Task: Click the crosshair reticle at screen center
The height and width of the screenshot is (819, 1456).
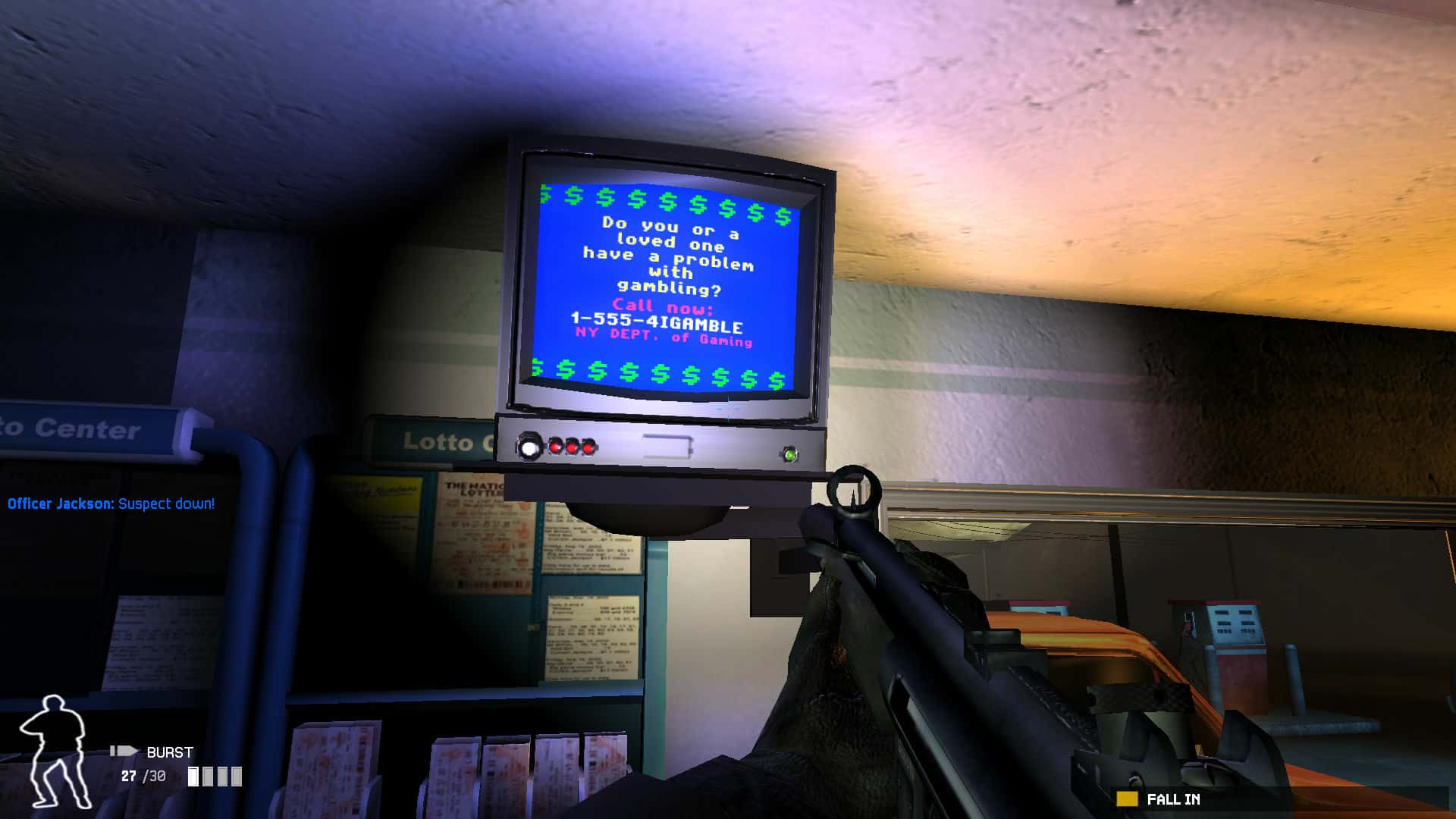Action: pyautogui.click(x=728, y=409)
